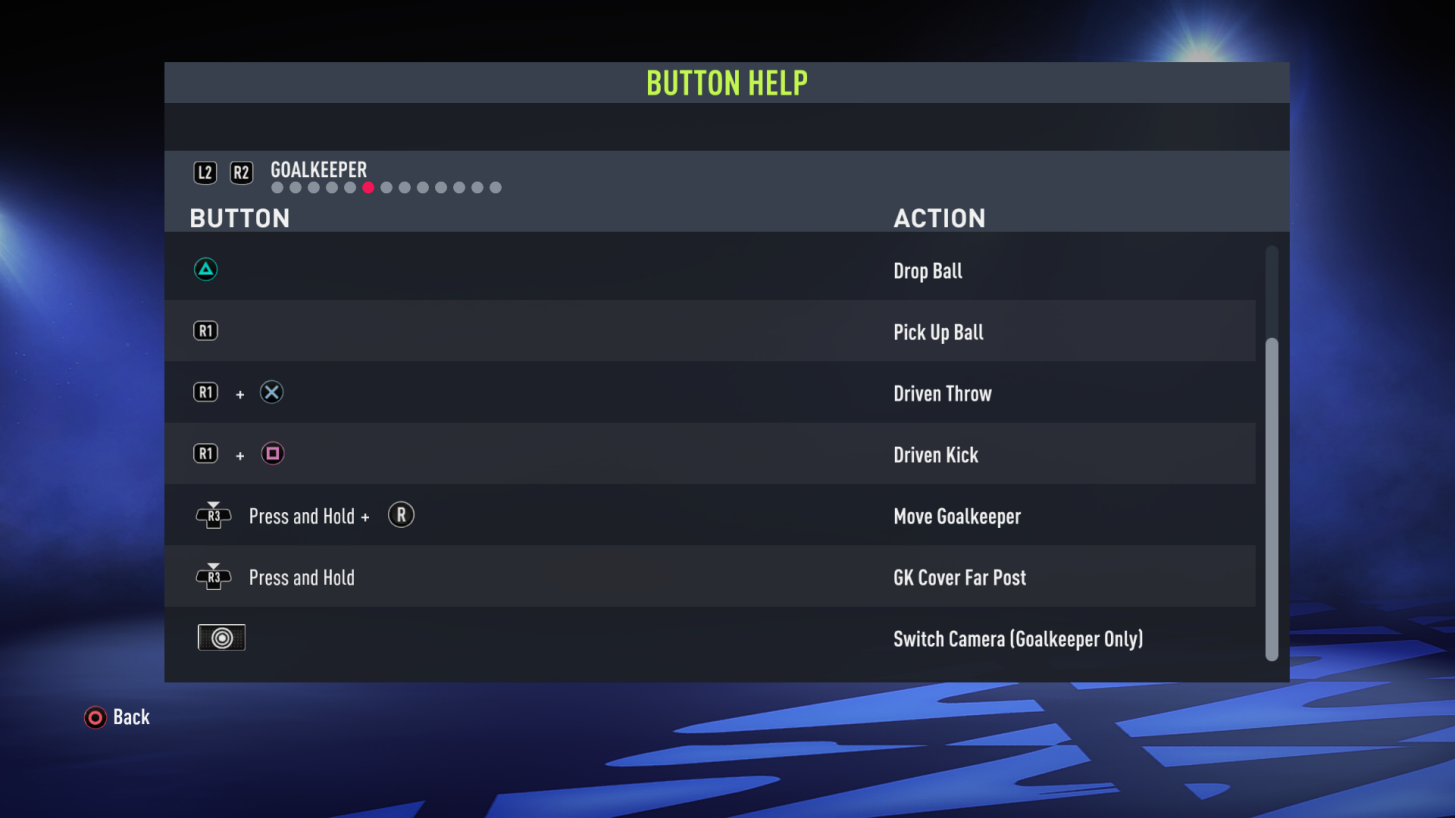Select the Triangle button icon for Drop Ball
Viewport: 1455px width, 818px height.
tap(205, 269)
